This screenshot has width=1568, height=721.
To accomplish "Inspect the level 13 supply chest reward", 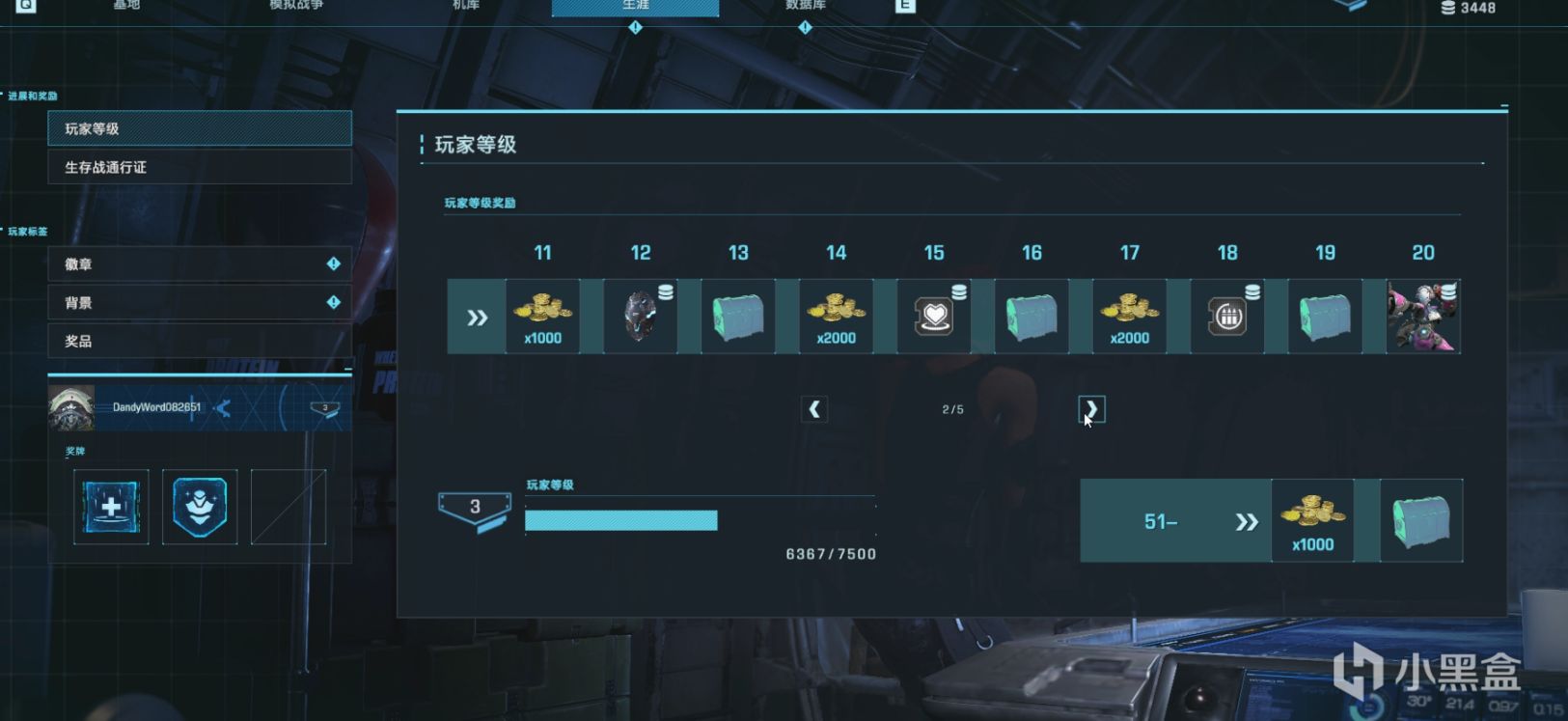I will pyautogui.click(x=737, y=316).
